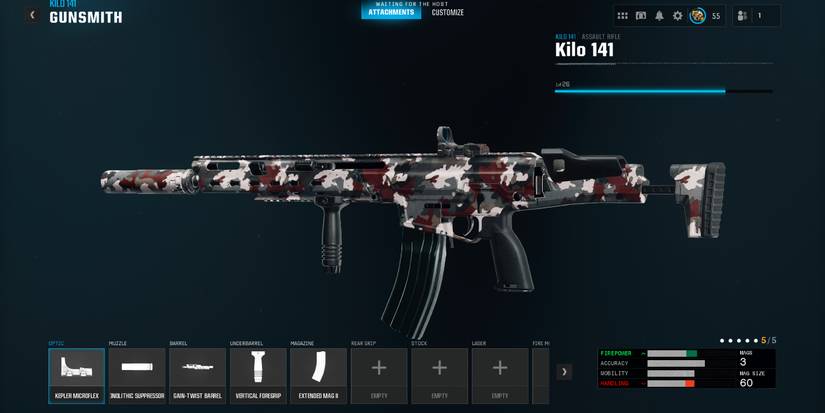Show more attachment slots with the right arrow
Screen dimensions: 825x413
point(564,372)
